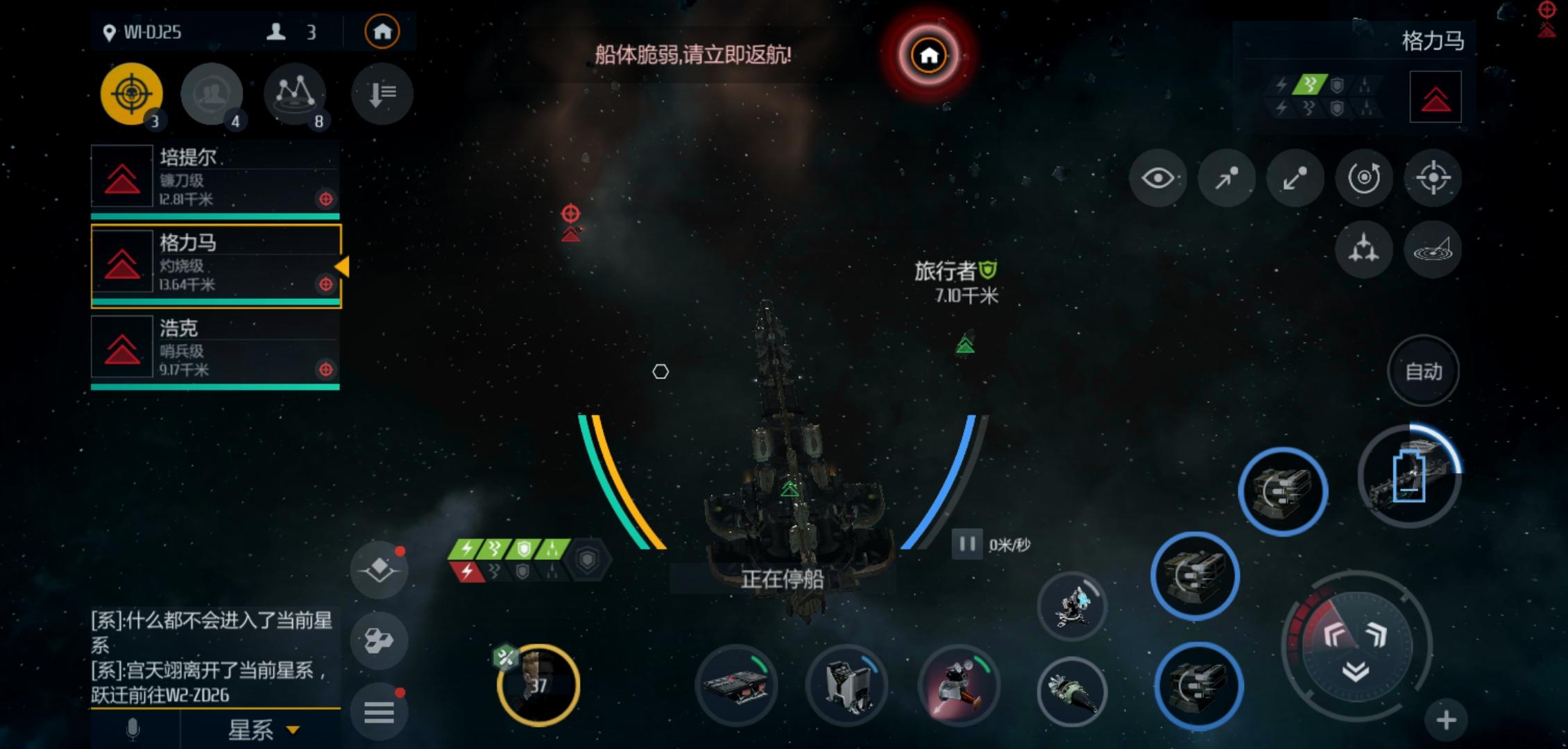Launch fighters with the squadron icon

(1363, 250)
